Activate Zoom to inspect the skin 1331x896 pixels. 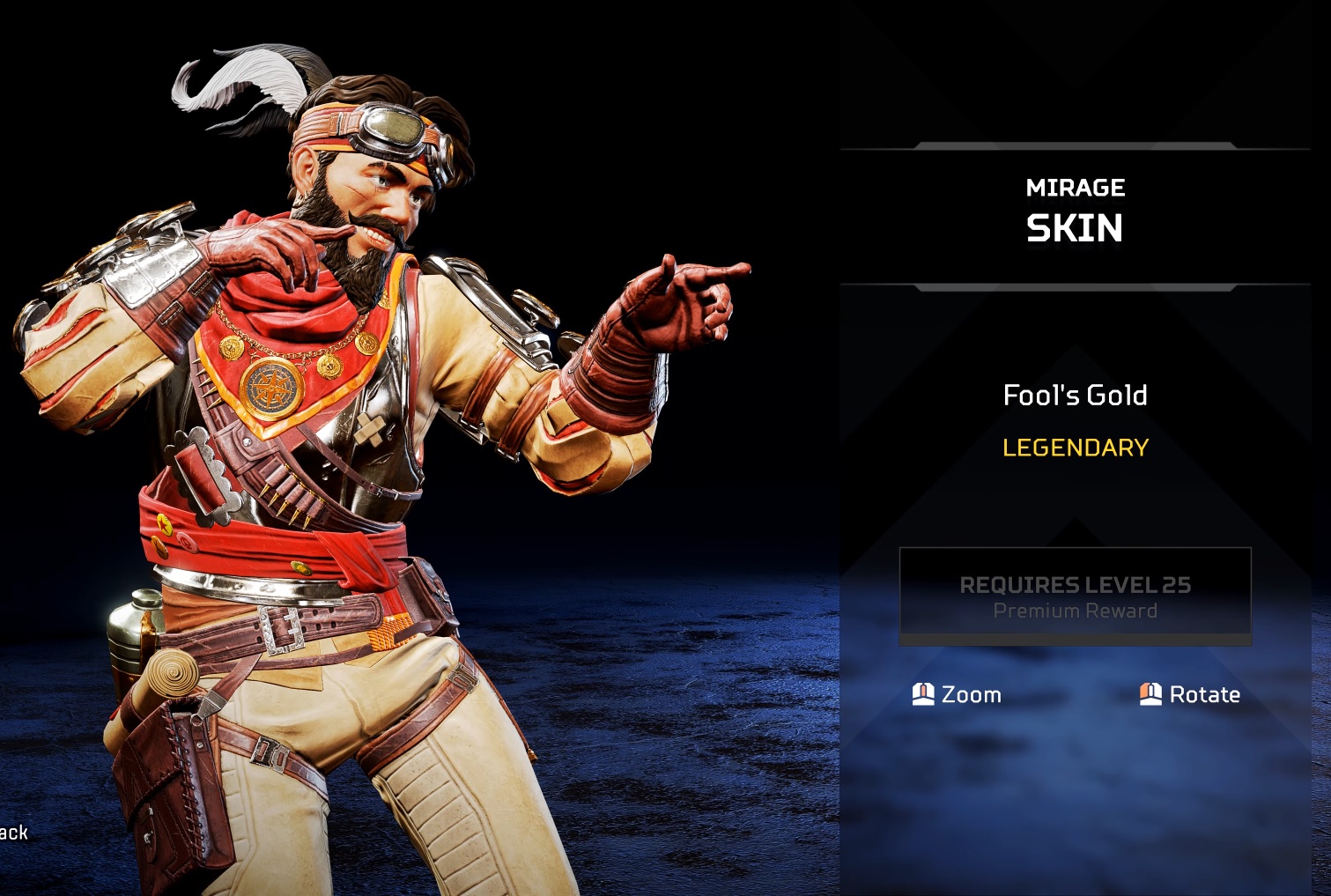coord(956,694)
